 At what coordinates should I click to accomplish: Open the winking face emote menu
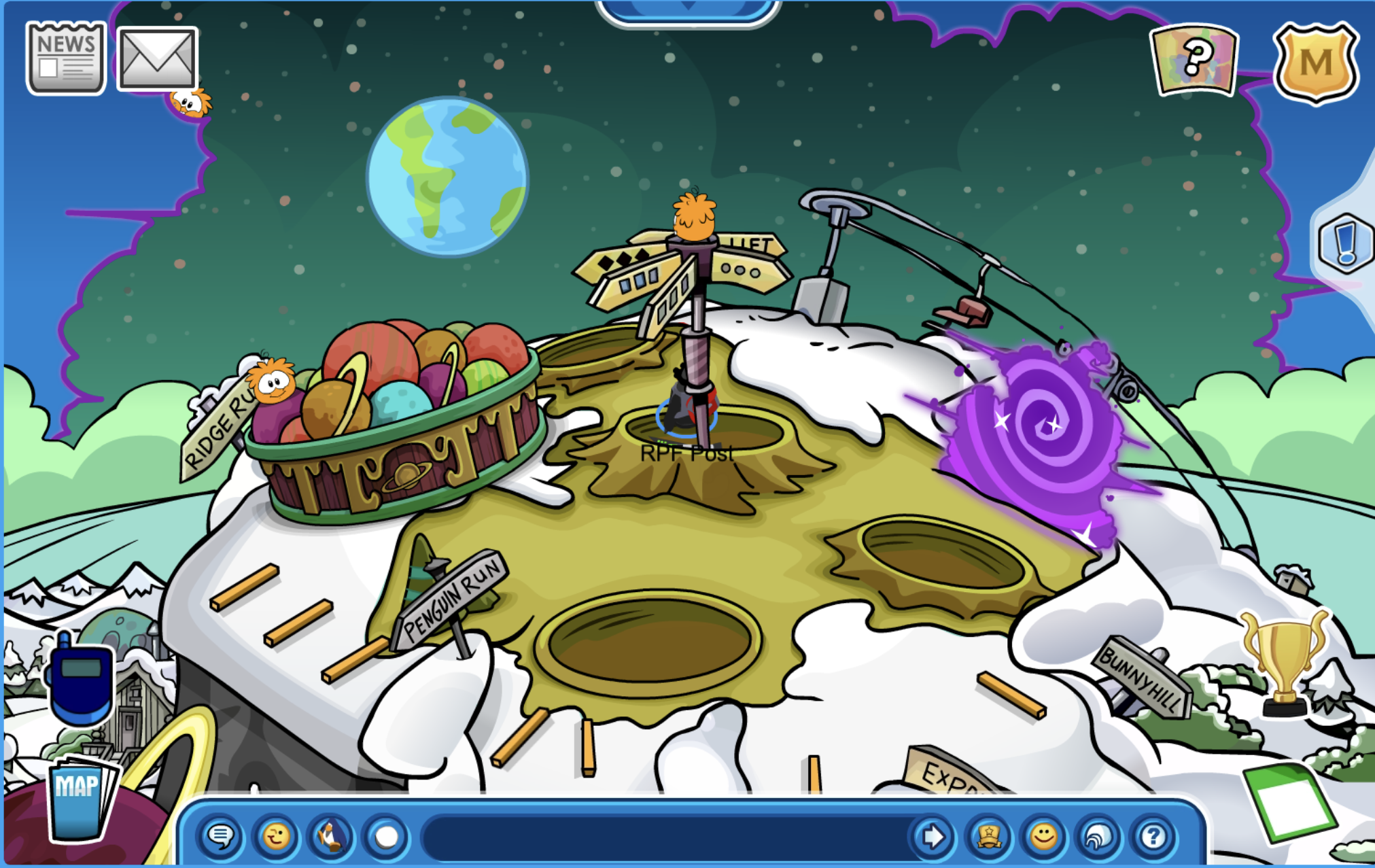[276, 836]
